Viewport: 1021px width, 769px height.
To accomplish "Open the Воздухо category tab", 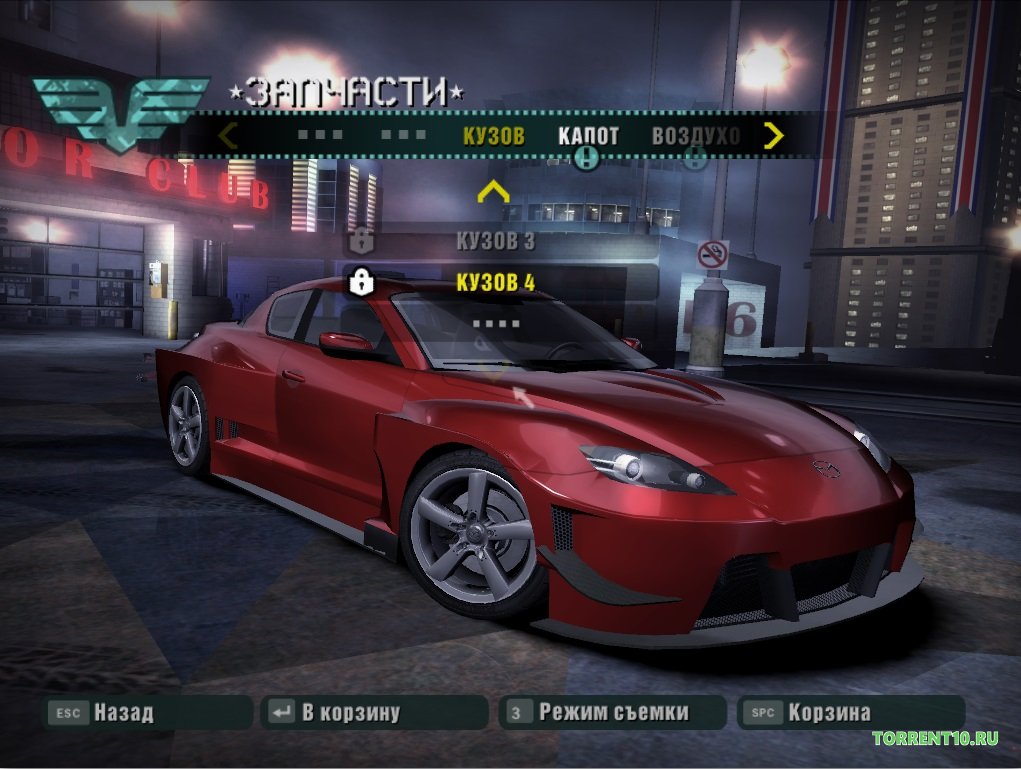I will coord(695,137).
